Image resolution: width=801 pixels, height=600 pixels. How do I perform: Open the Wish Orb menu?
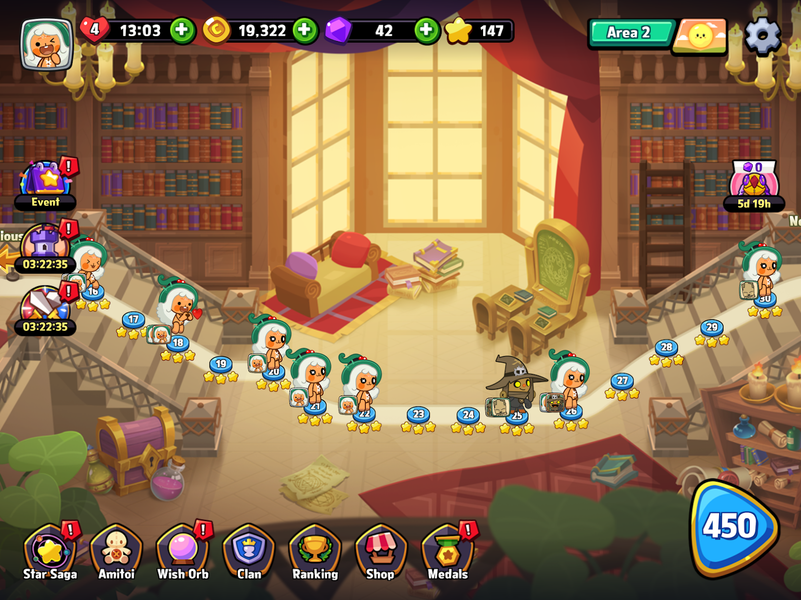tap(182, 553)
